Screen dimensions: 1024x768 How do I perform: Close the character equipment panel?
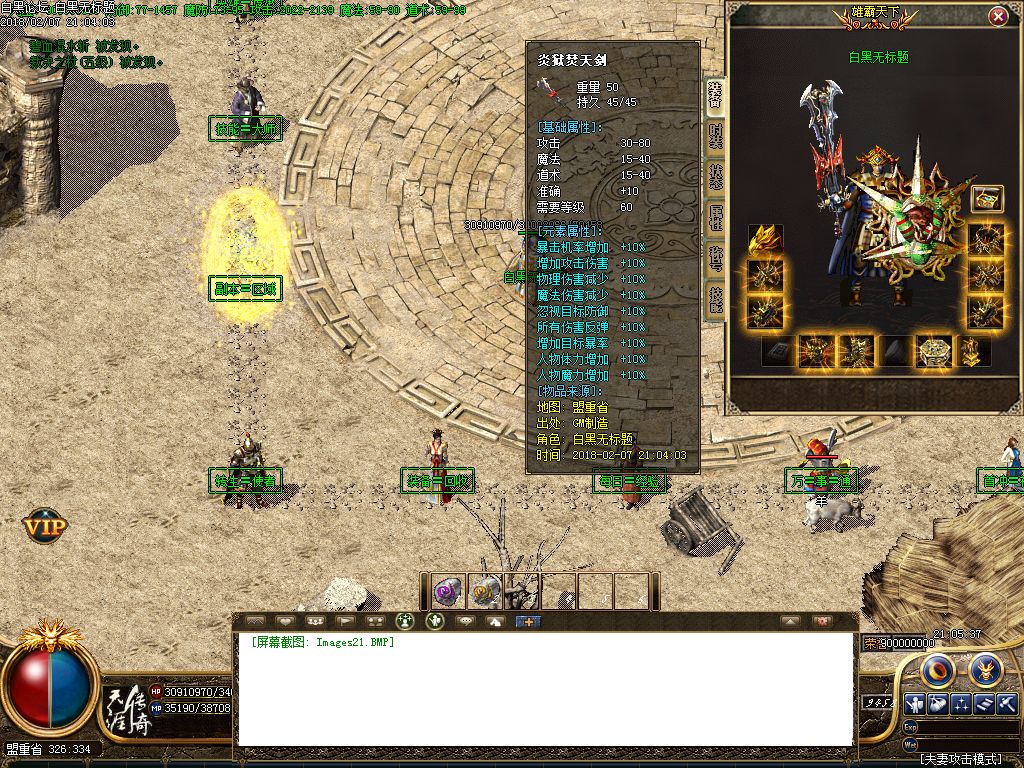(x=997, y=17)
